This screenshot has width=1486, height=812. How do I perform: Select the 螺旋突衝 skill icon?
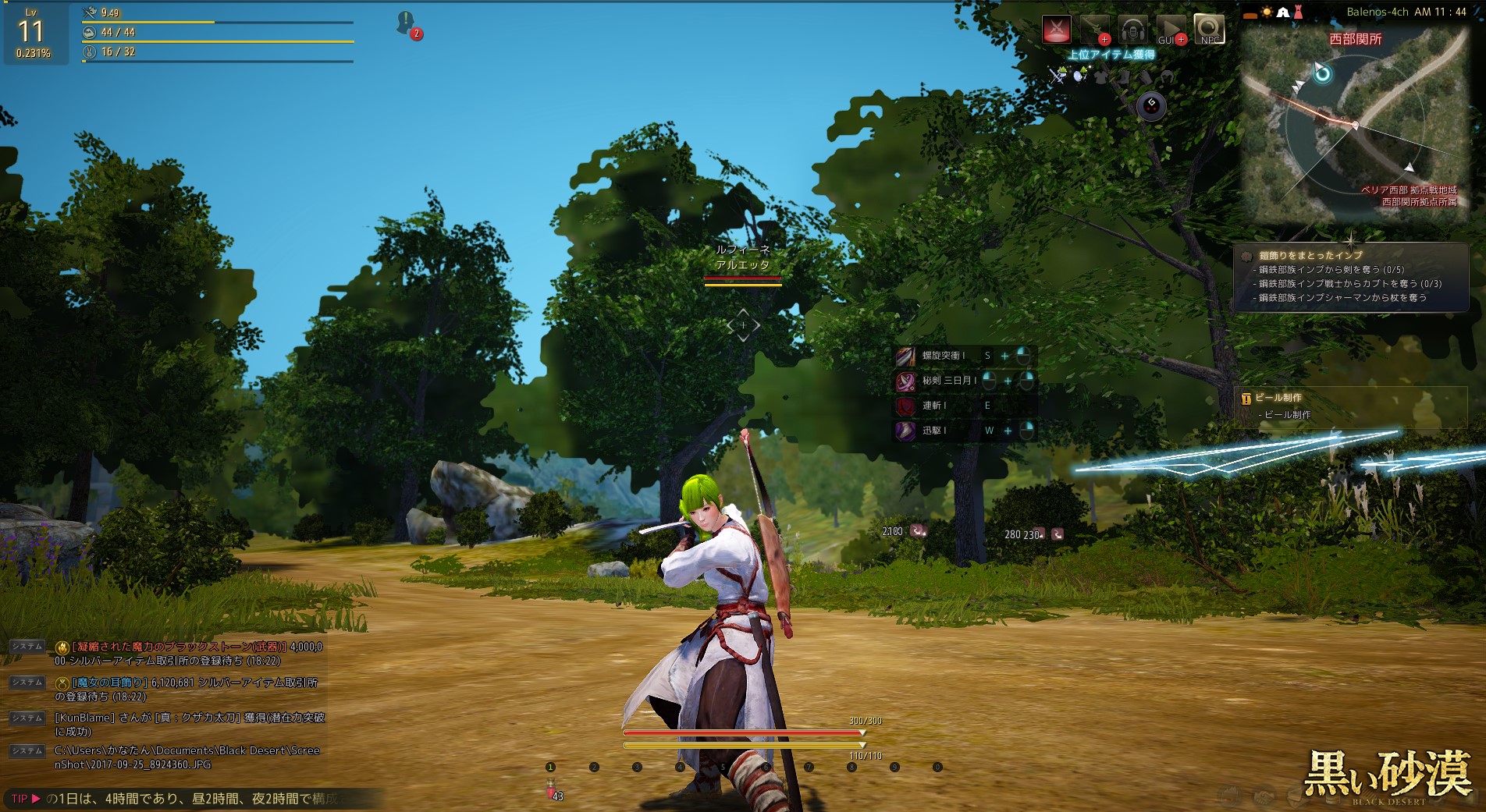(905, 356)
